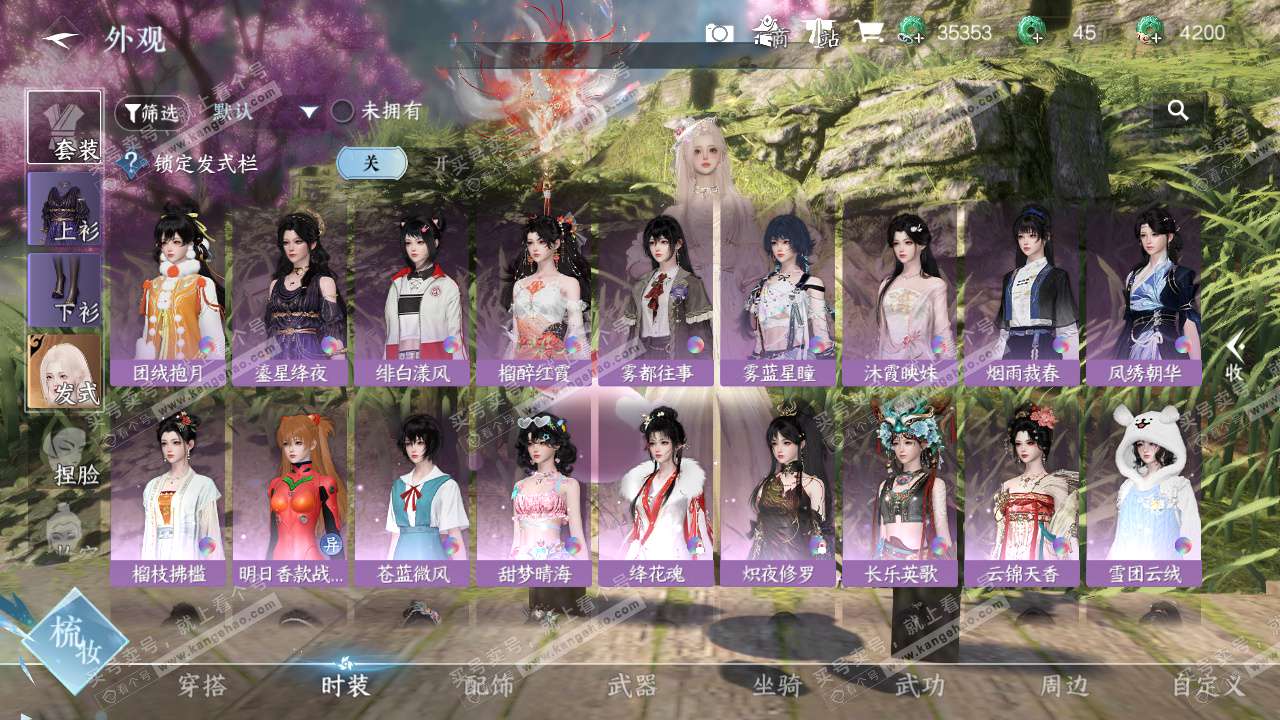Choose the 明日香款战... outfit
The height and width of the screenshot is (720, 1280).
(x=290, y=493)
